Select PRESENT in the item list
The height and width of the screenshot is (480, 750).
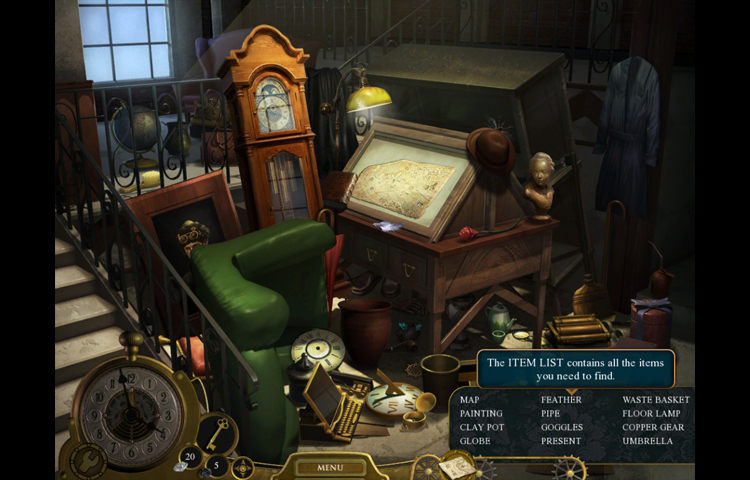tap(560, 441)
